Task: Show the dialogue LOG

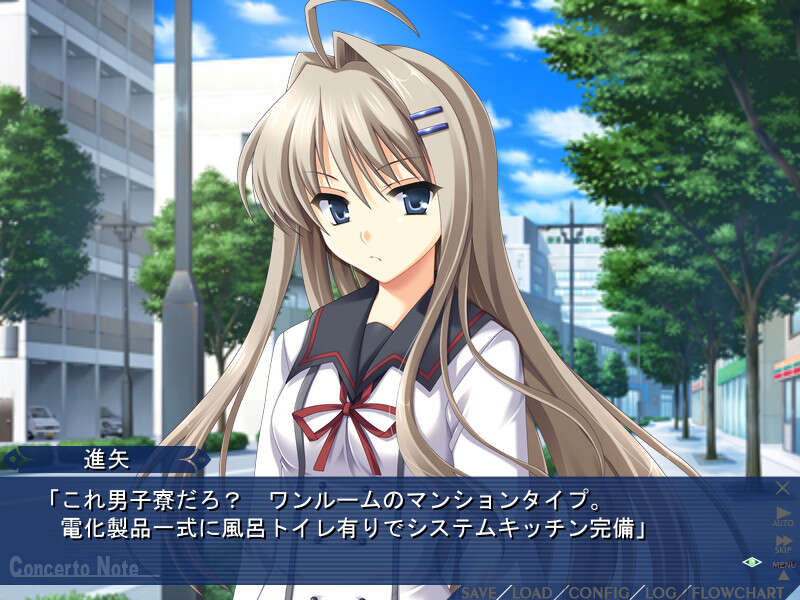Action: [660, 592]
